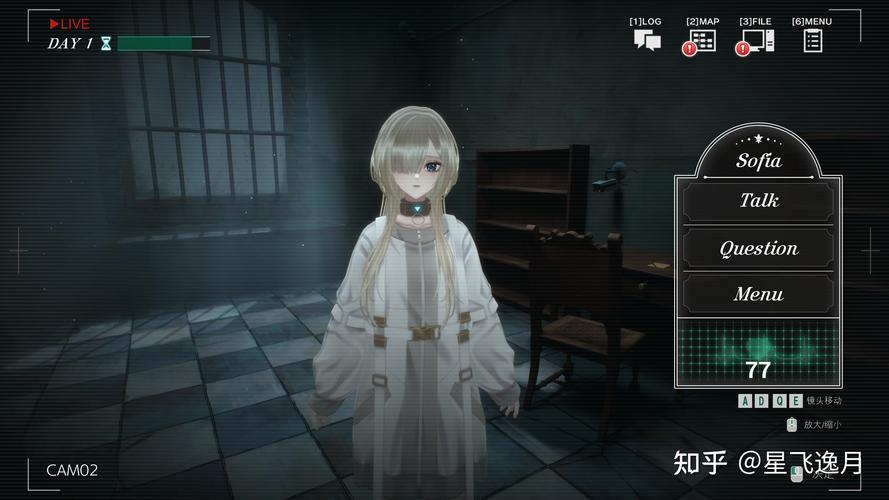The height and width of the screenshot is (500, 889).
Task: Open the FILE computer icon
Action: 757,40
